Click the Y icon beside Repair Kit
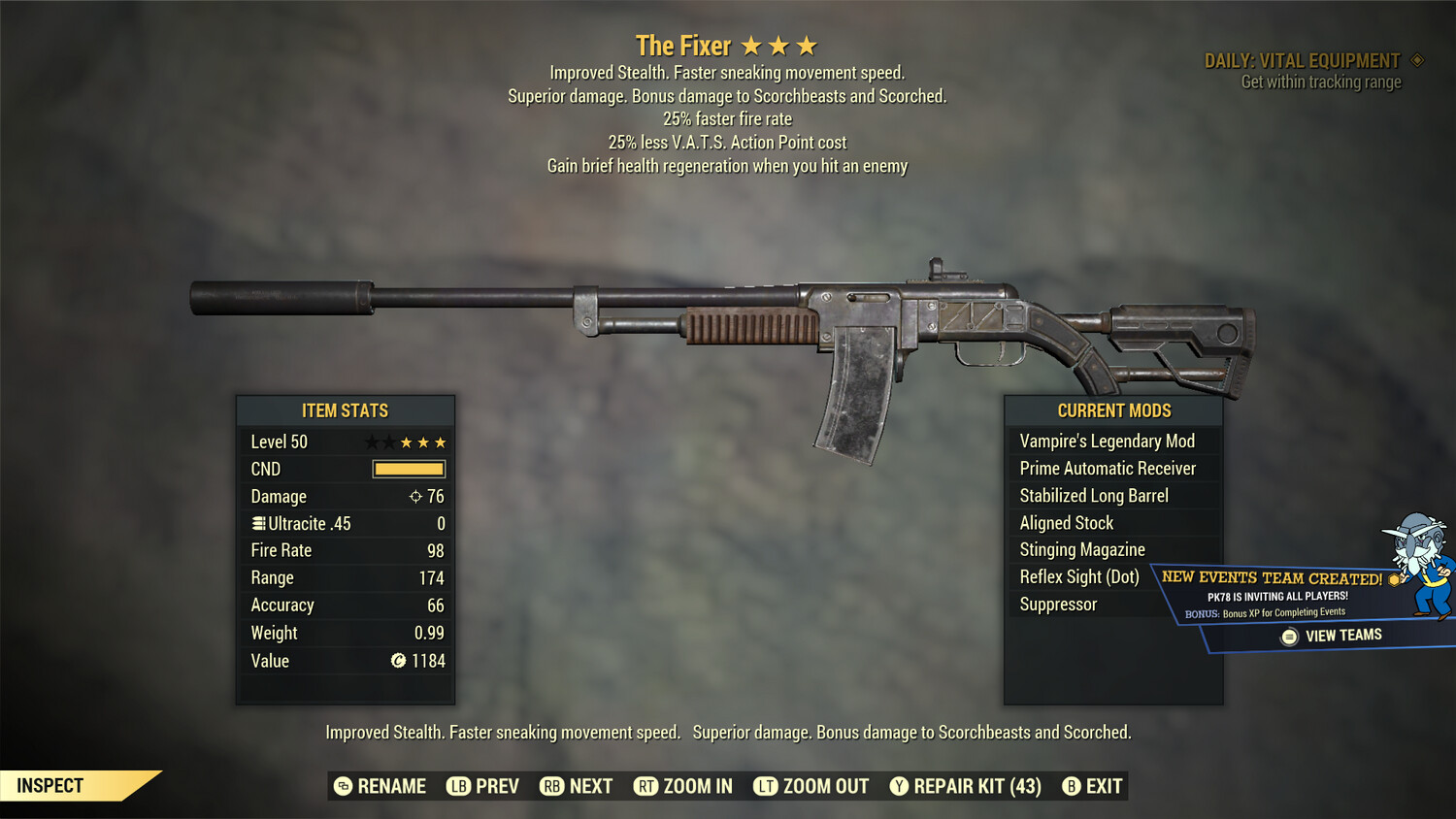 [x=899, y=786]
